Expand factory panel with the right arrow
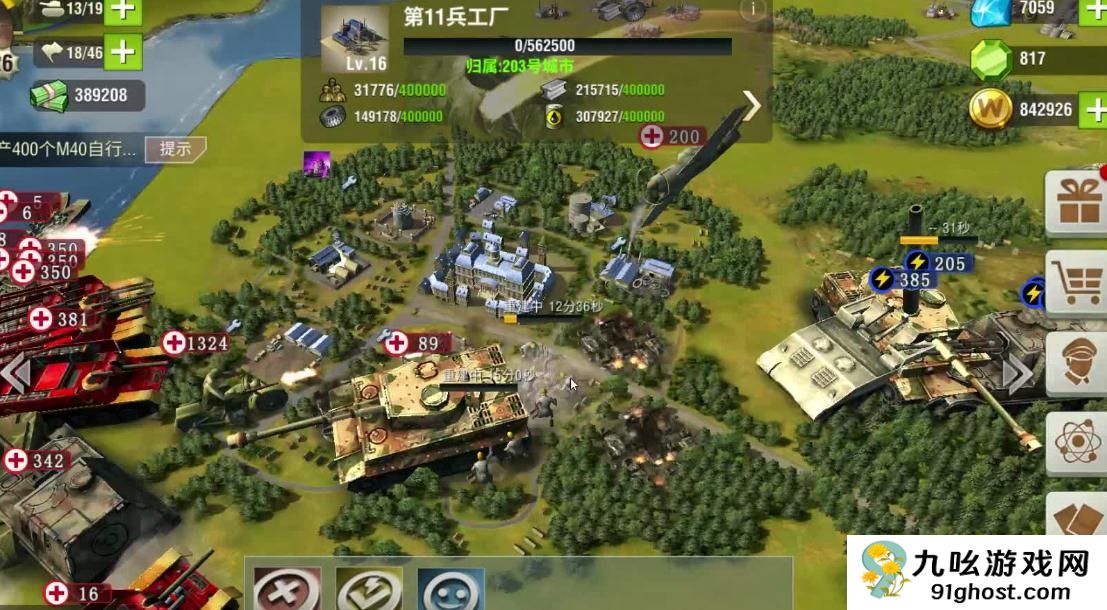 click(x=752, y=105)
